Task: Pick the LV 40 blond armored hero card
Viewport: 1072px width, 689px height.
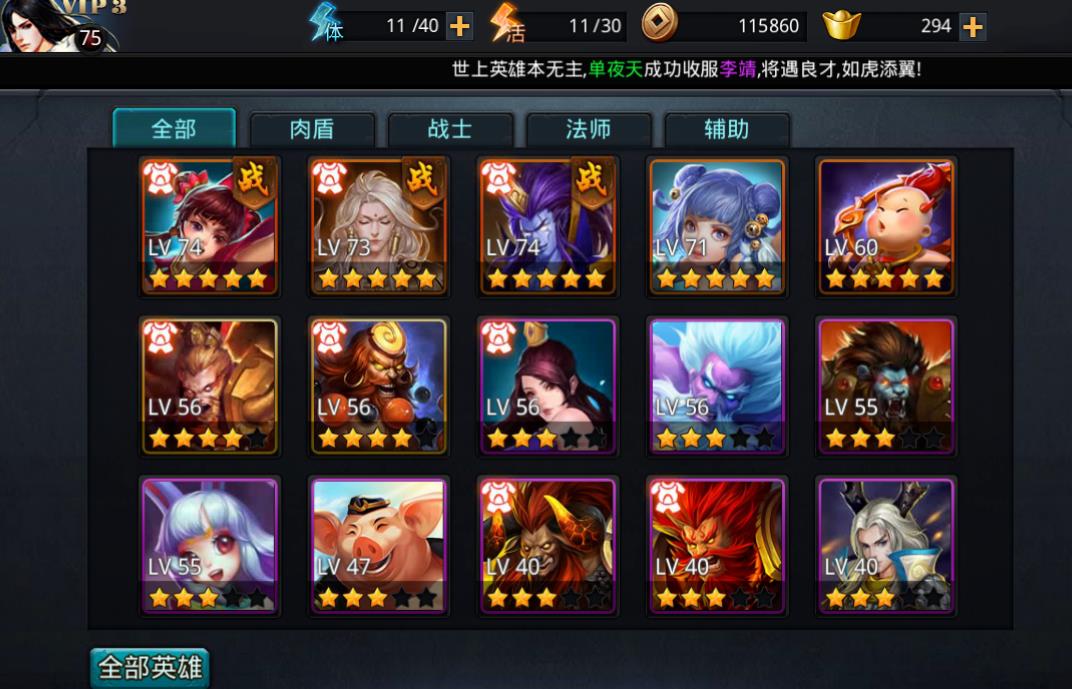Action: (x=886, y=545)
